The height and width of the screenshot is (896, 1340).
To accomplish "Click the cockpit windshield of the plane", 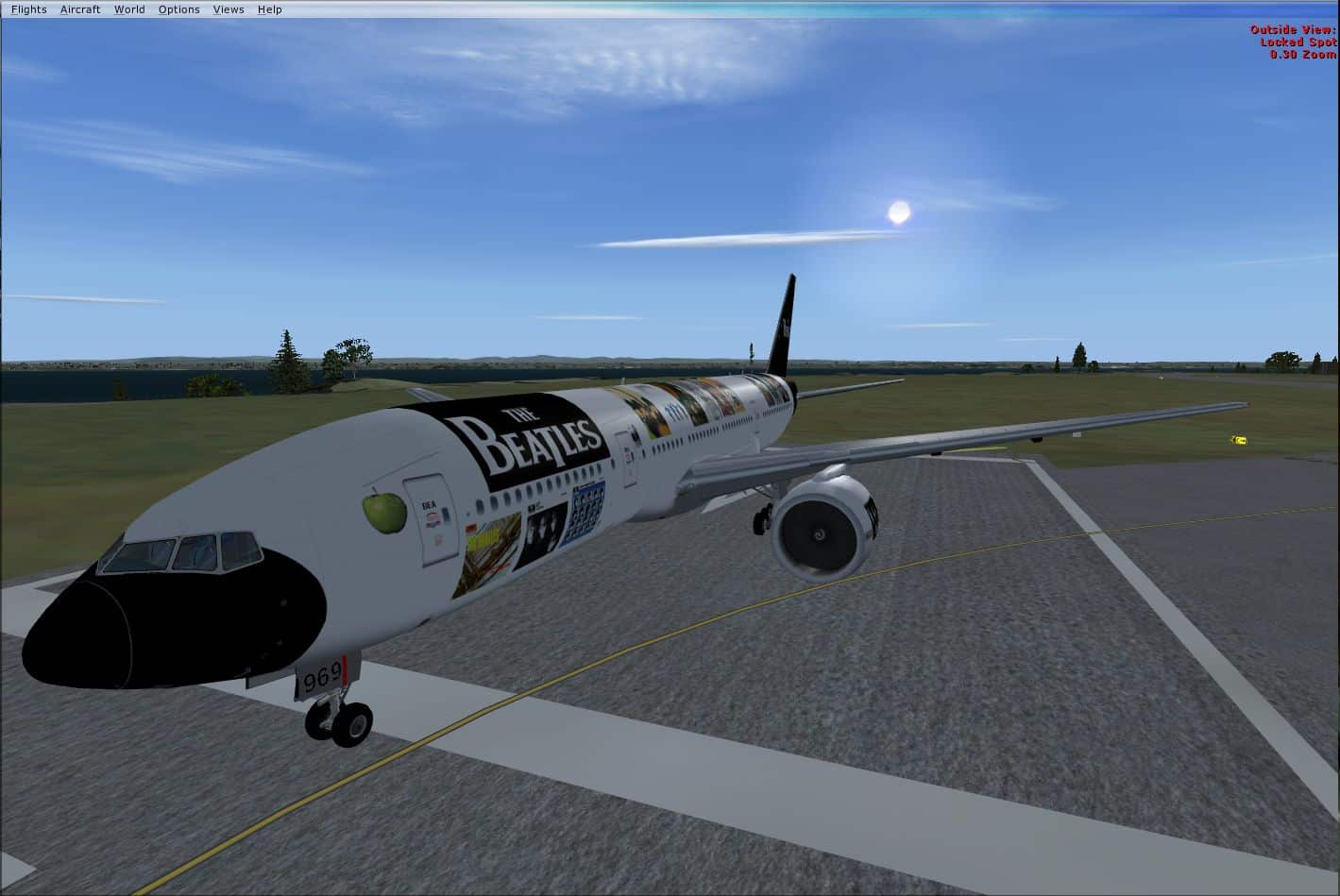I will tap(179, 552).
